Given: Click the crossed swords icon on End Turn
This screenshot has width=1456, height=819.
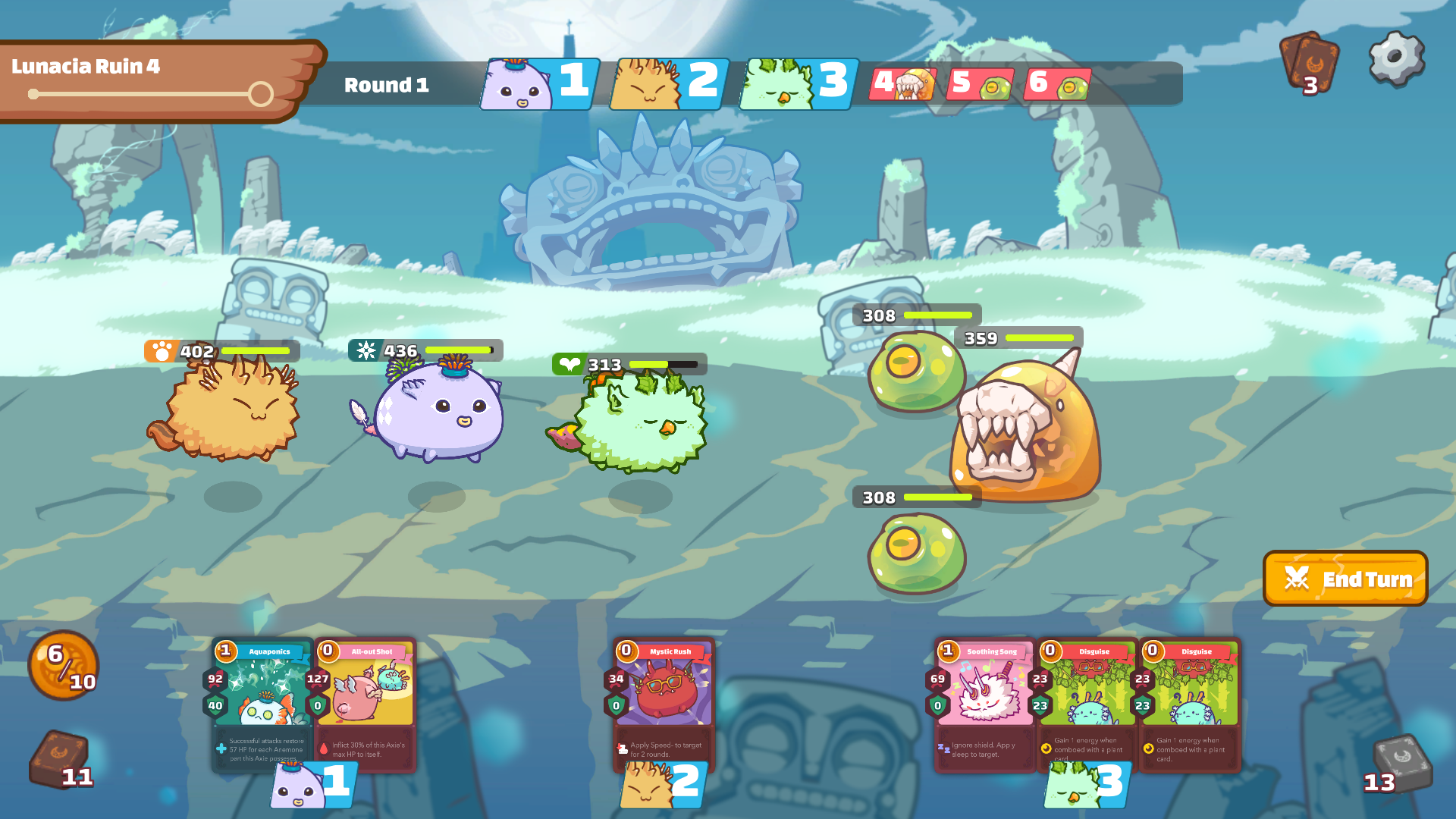Looking at the screenshot, I should [x=1298, y=578].
